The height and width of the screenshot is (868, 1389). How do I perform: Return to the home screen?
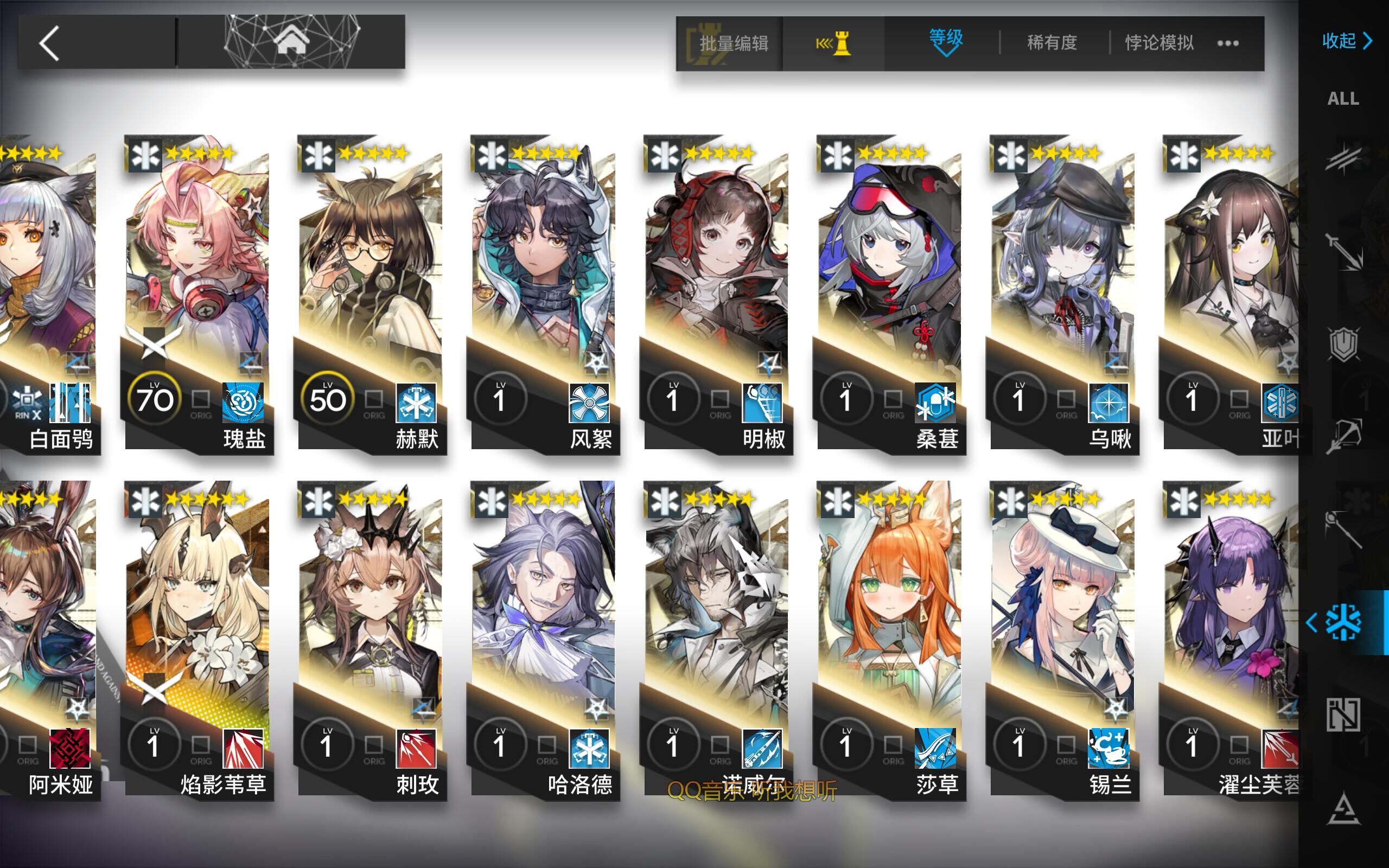tap(291, 42)
